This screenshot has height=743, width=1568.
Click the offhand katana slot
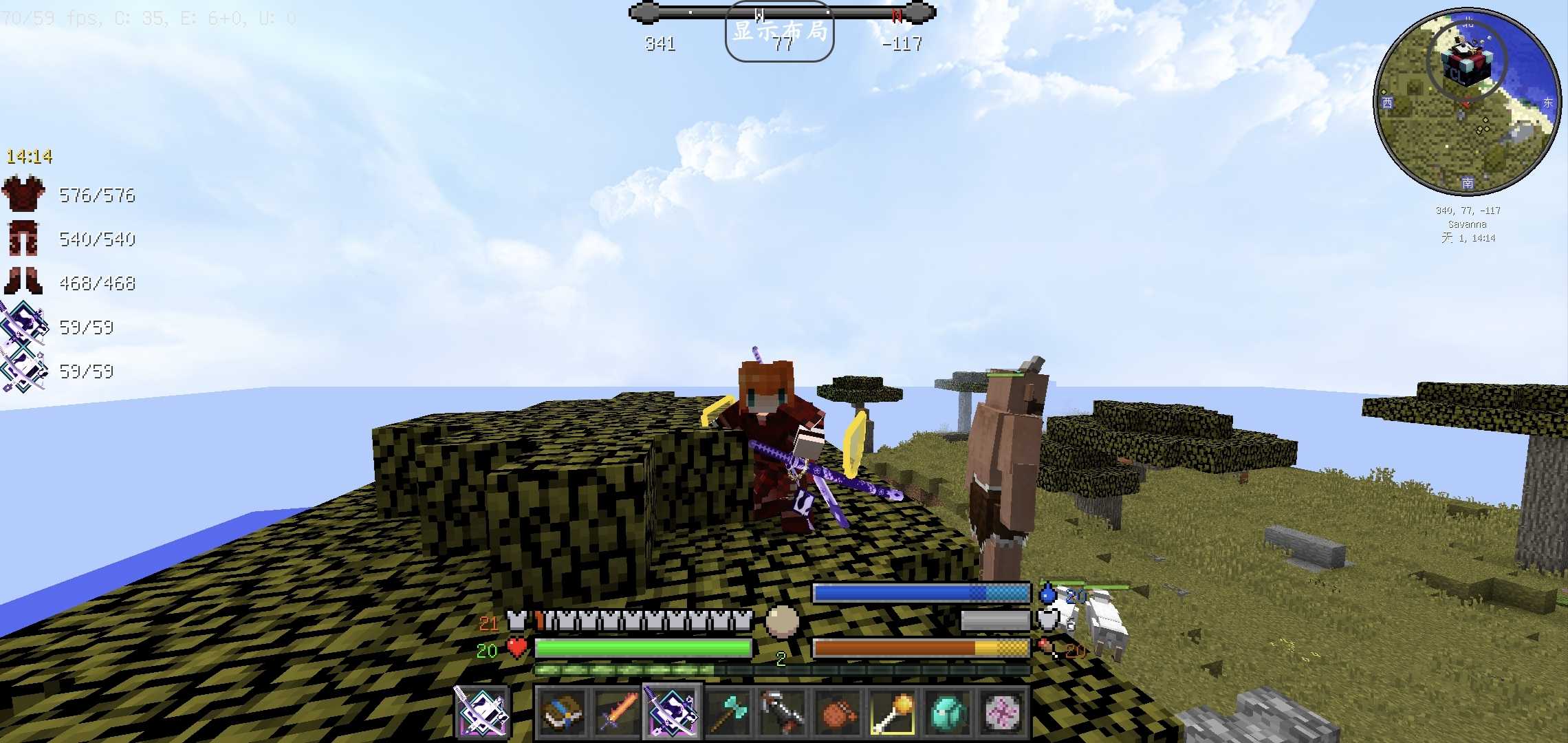coord(481,712)
